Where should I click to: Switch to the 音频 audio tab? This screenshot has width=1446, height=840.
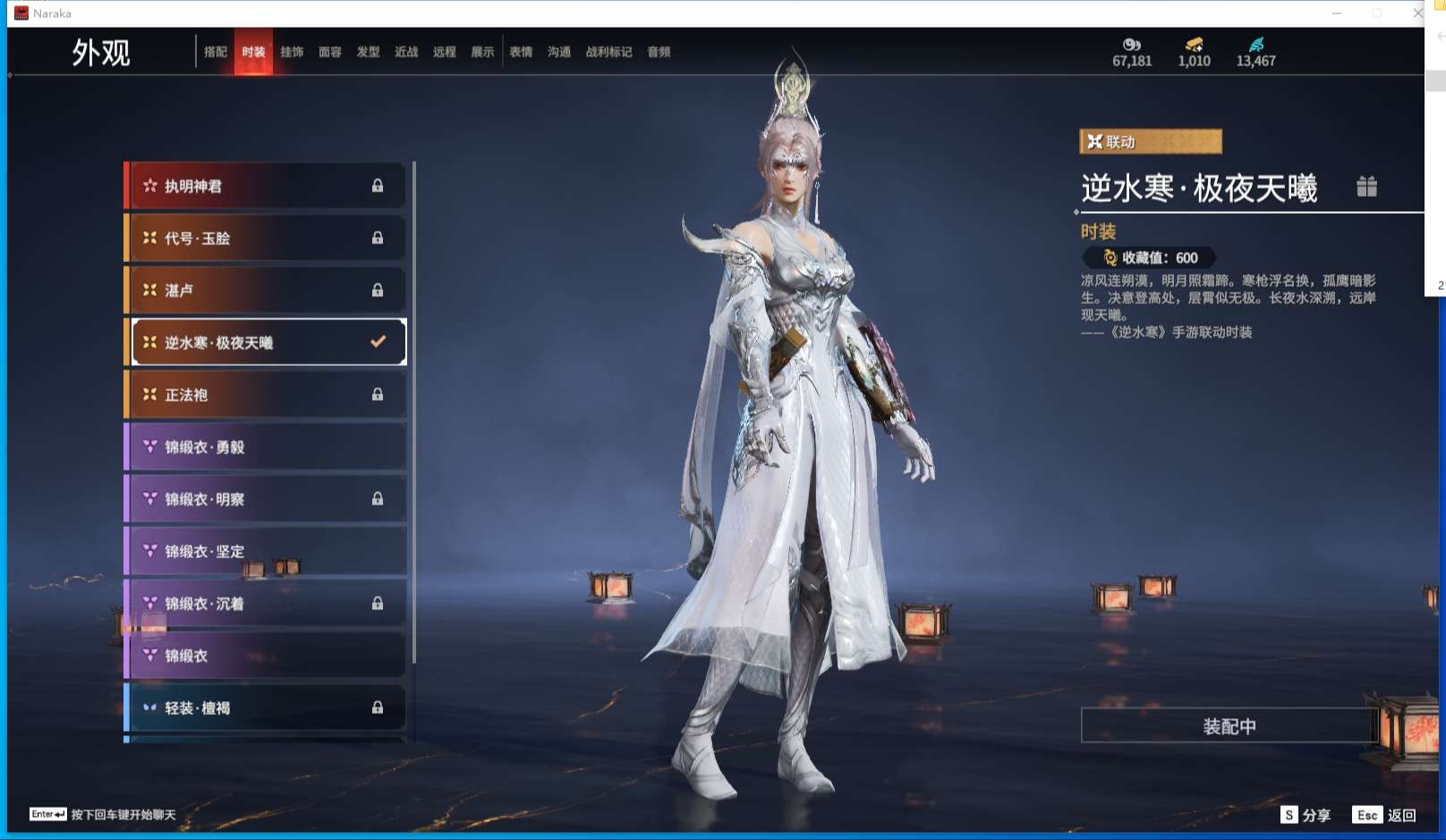pos(659,52)
